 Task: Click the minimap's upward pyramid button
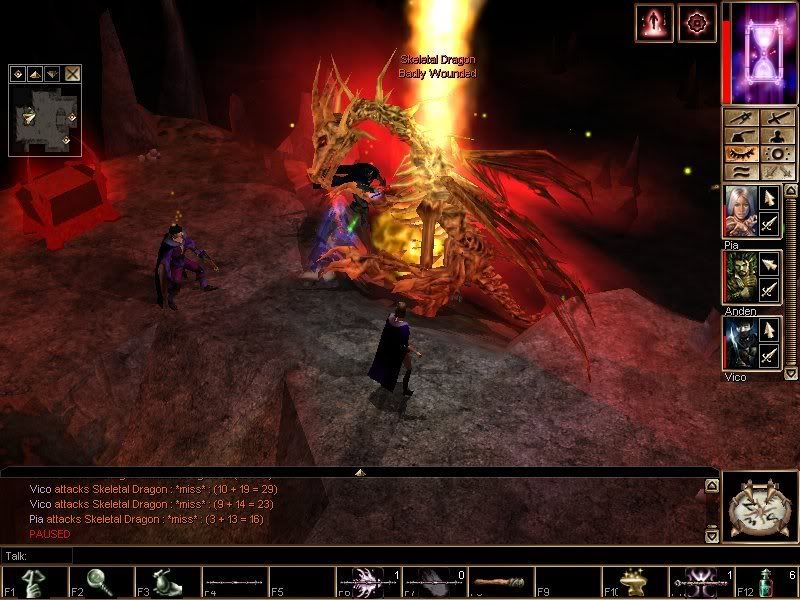[36, 73]
